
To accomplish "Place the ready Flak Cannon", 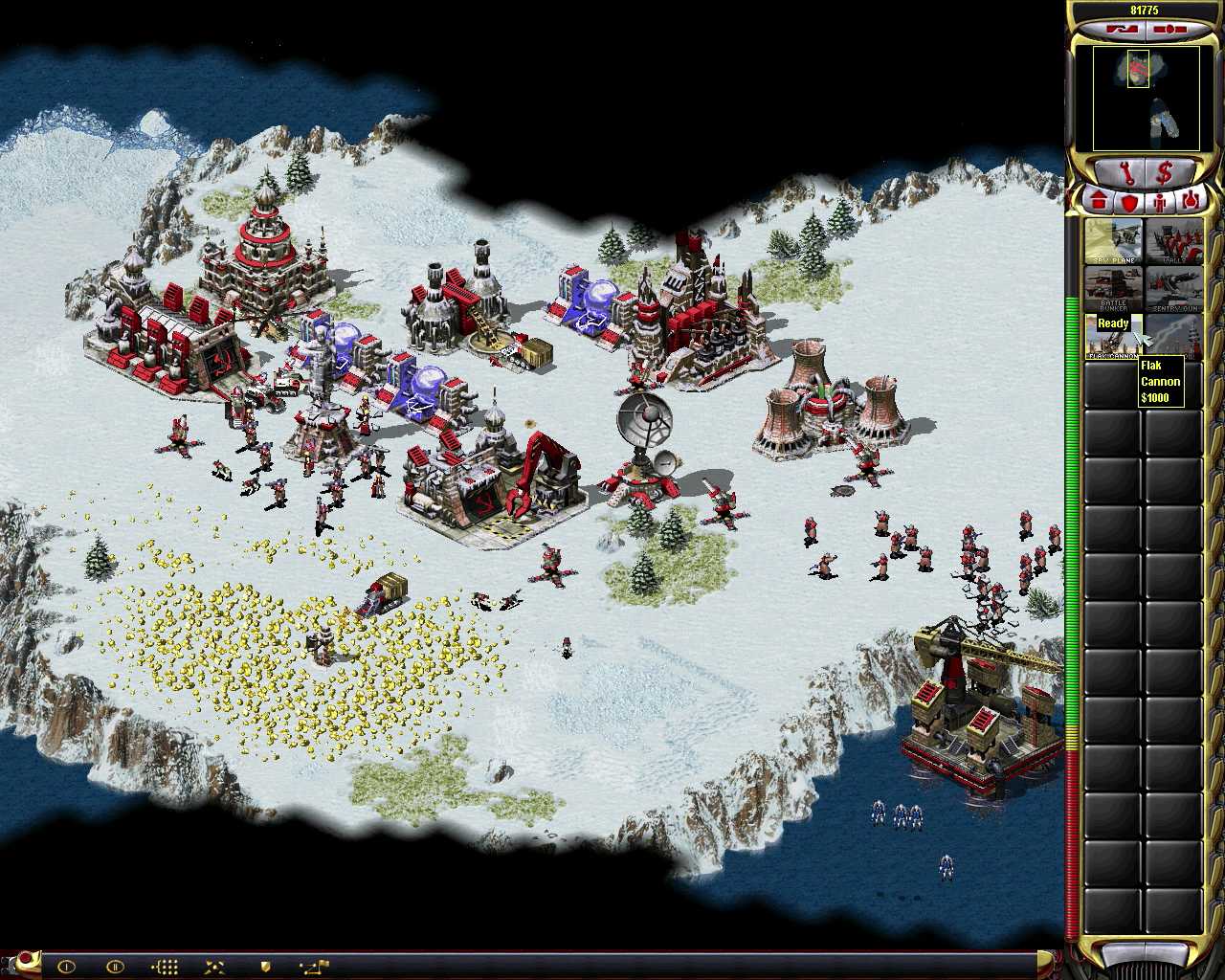I will point(1113,336).
